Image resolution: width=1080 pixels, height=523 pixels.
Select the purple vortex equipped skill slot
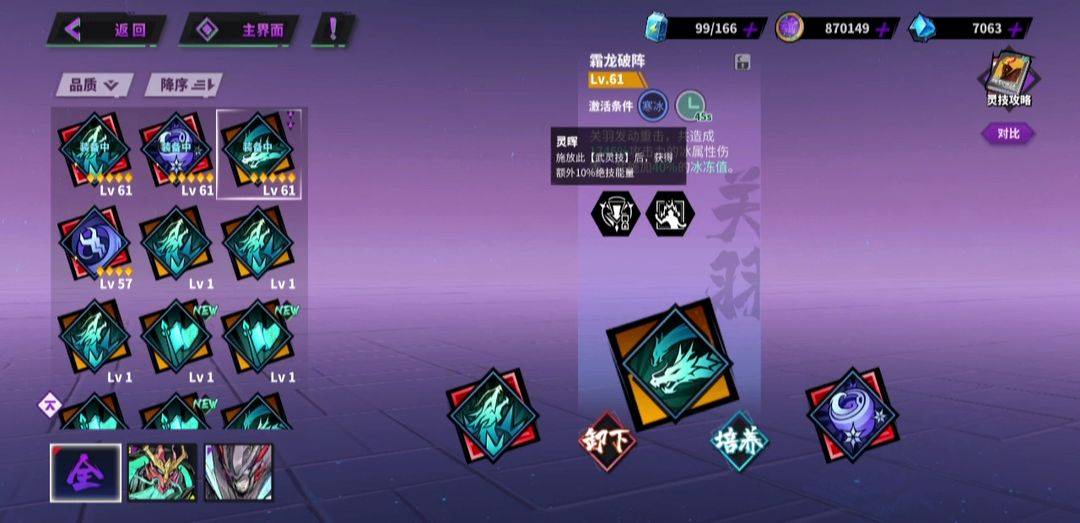pos(853,414)
